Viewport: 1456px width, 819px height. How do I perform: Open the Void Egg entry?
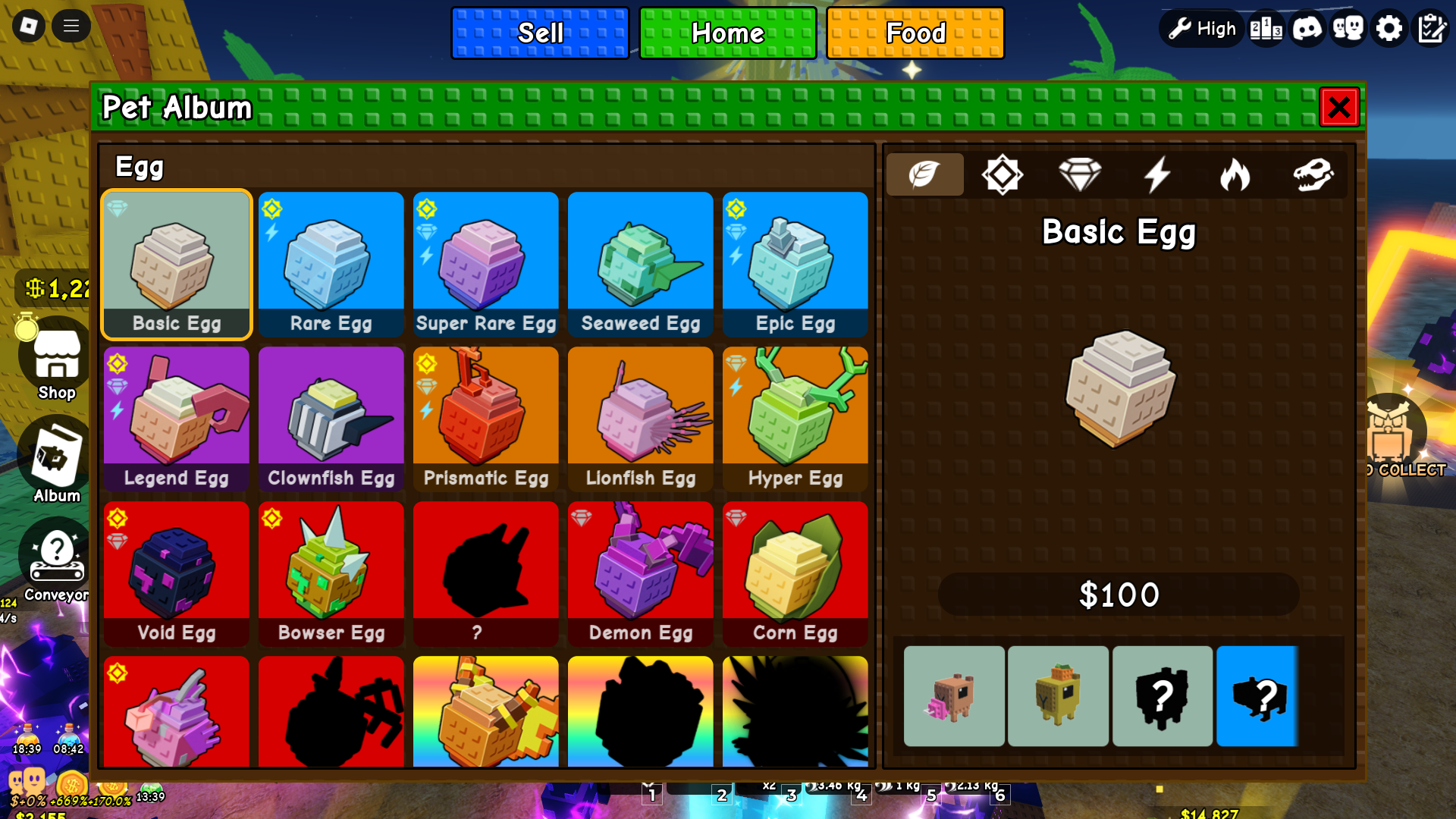click(x=176, y=573)
